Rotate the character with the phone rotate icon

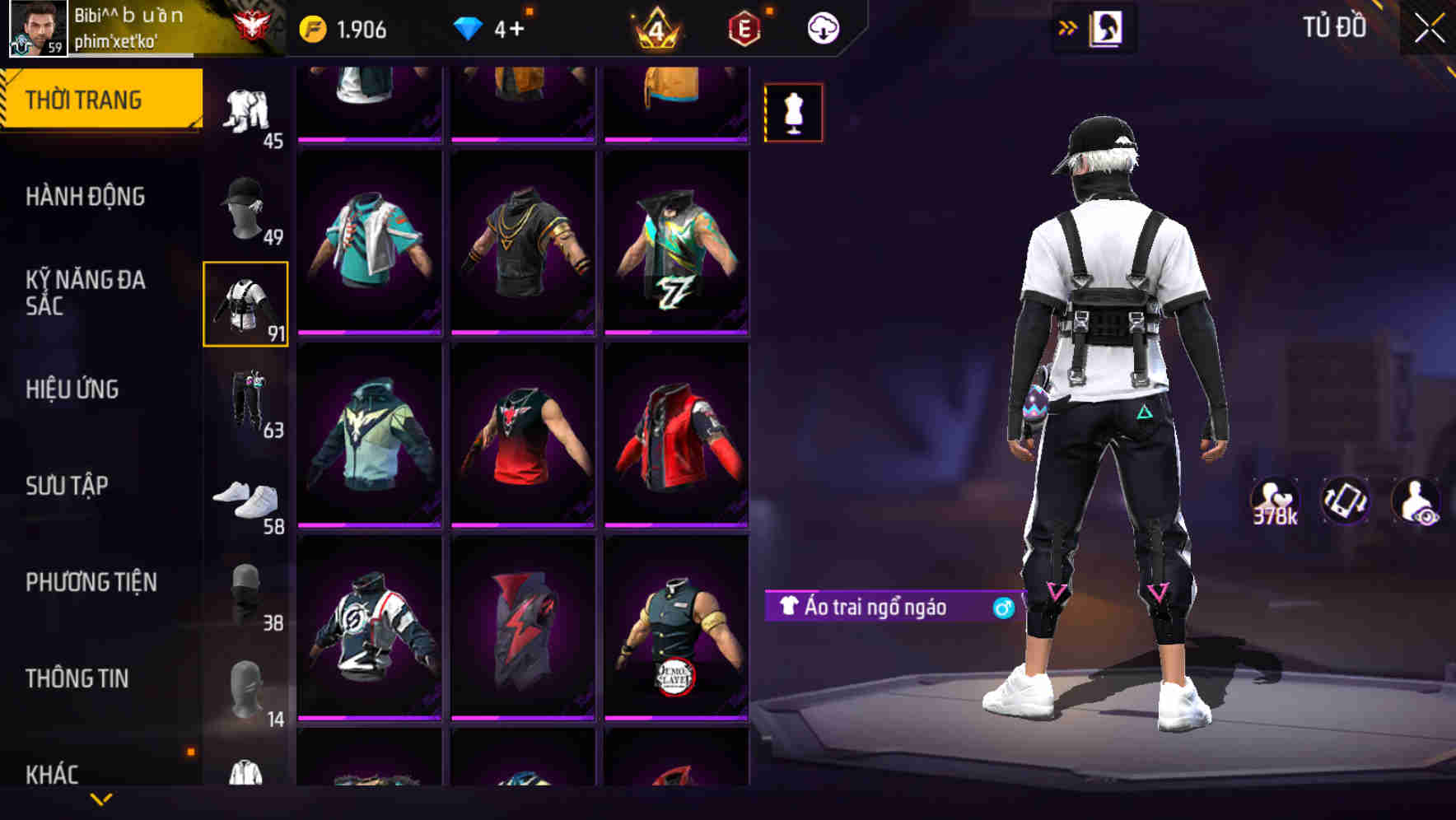[1346, 500]
